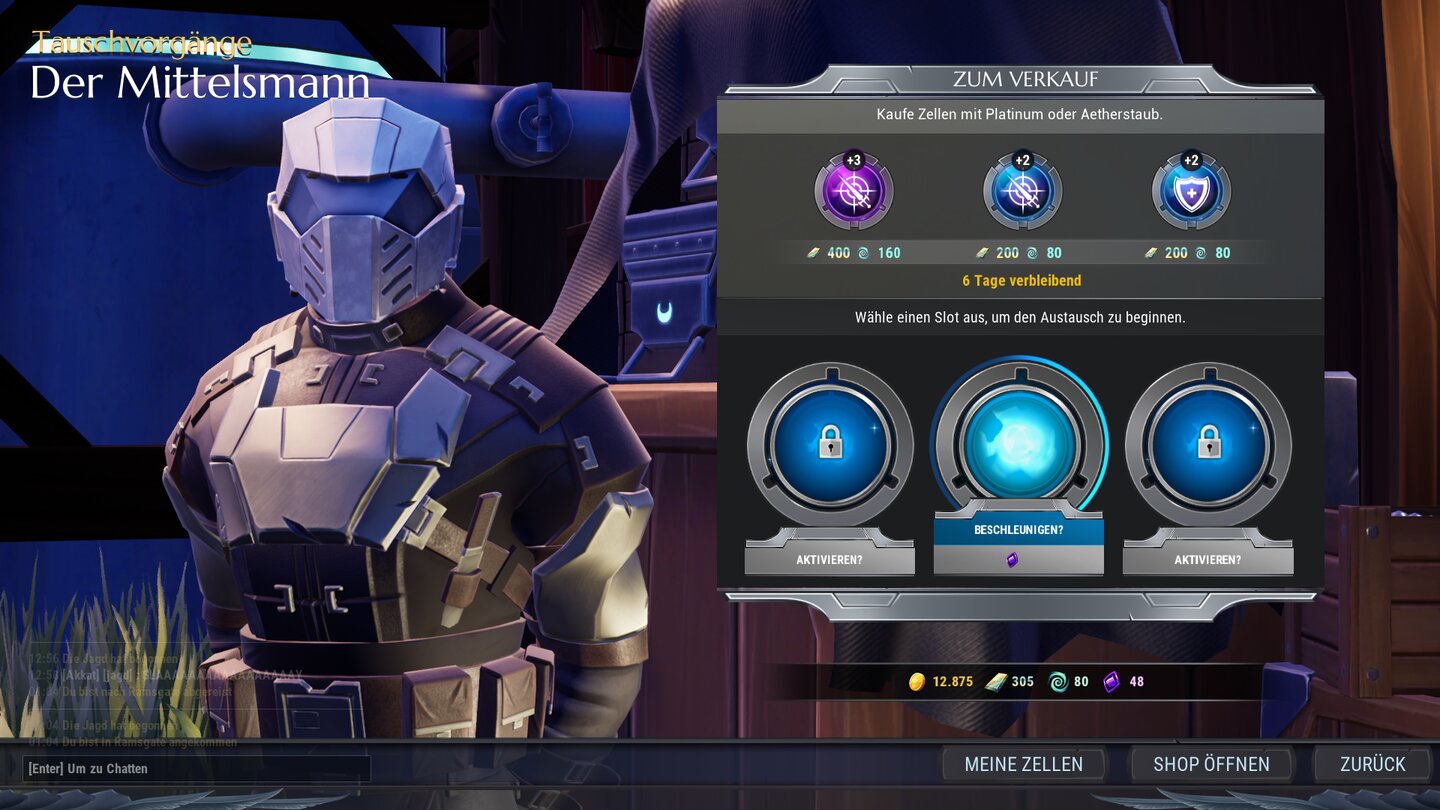Select the purple +3 cell for sale

pos(853,191)
